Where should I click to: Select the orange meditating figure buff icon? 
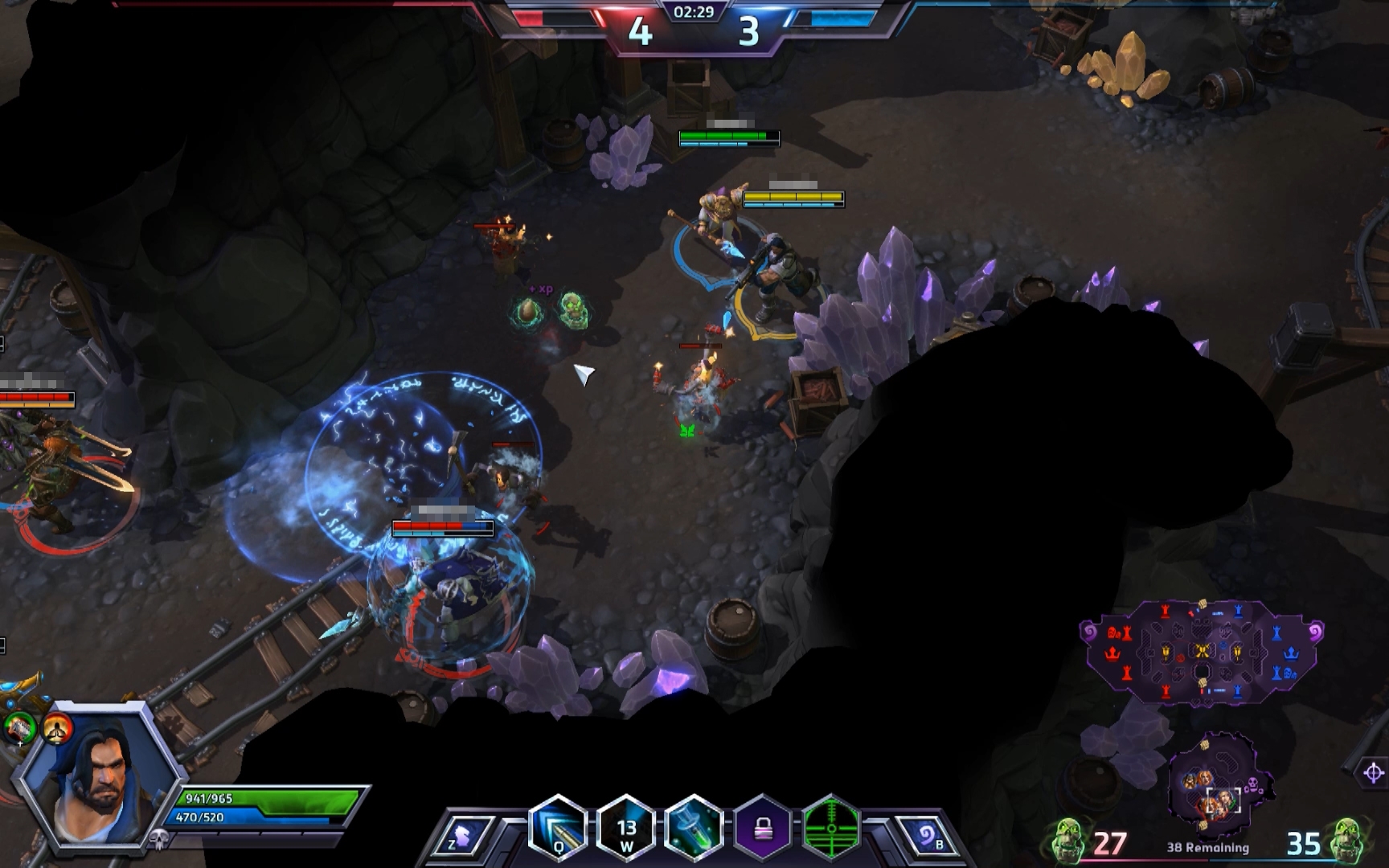58,728
